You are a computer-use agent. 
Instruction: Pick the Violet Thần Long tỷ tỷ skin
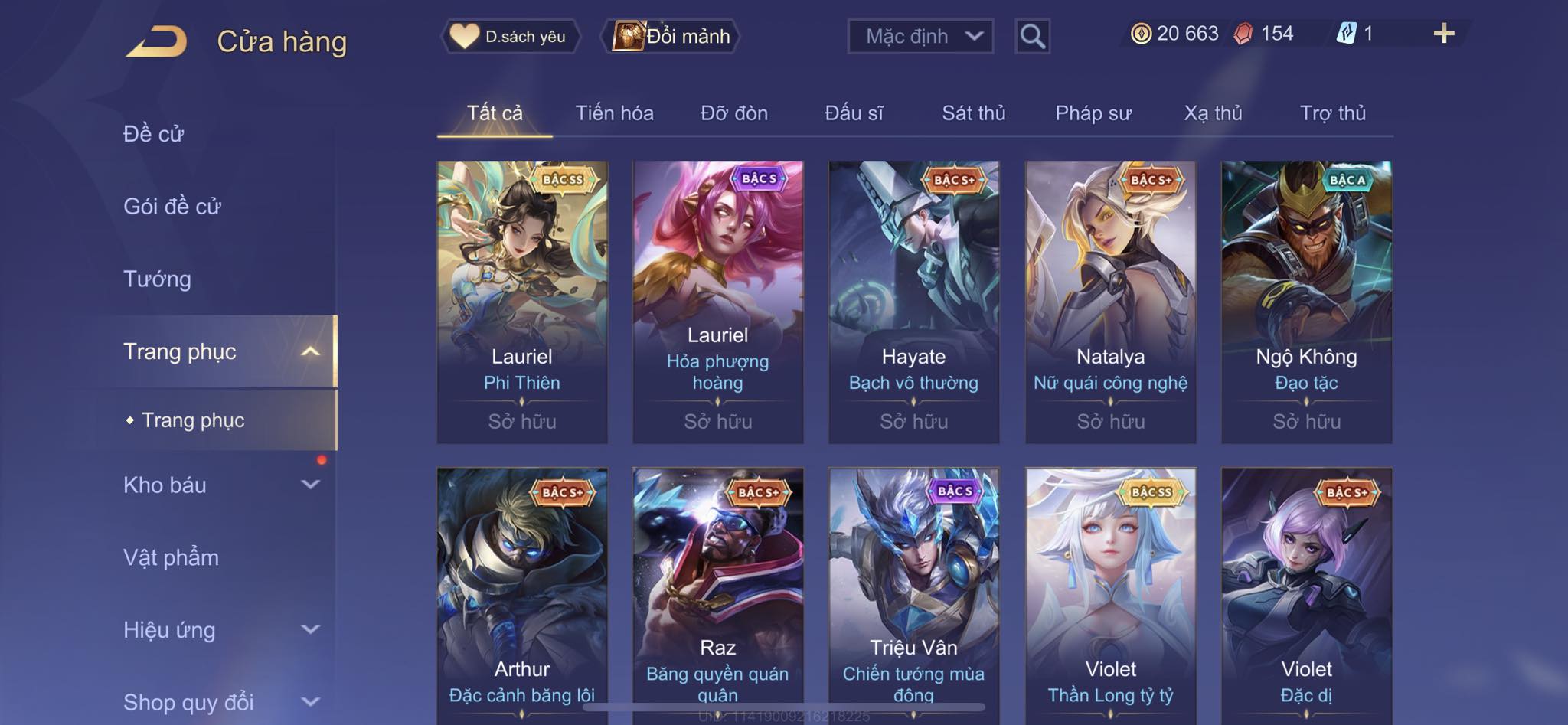tap(1110, 596)
